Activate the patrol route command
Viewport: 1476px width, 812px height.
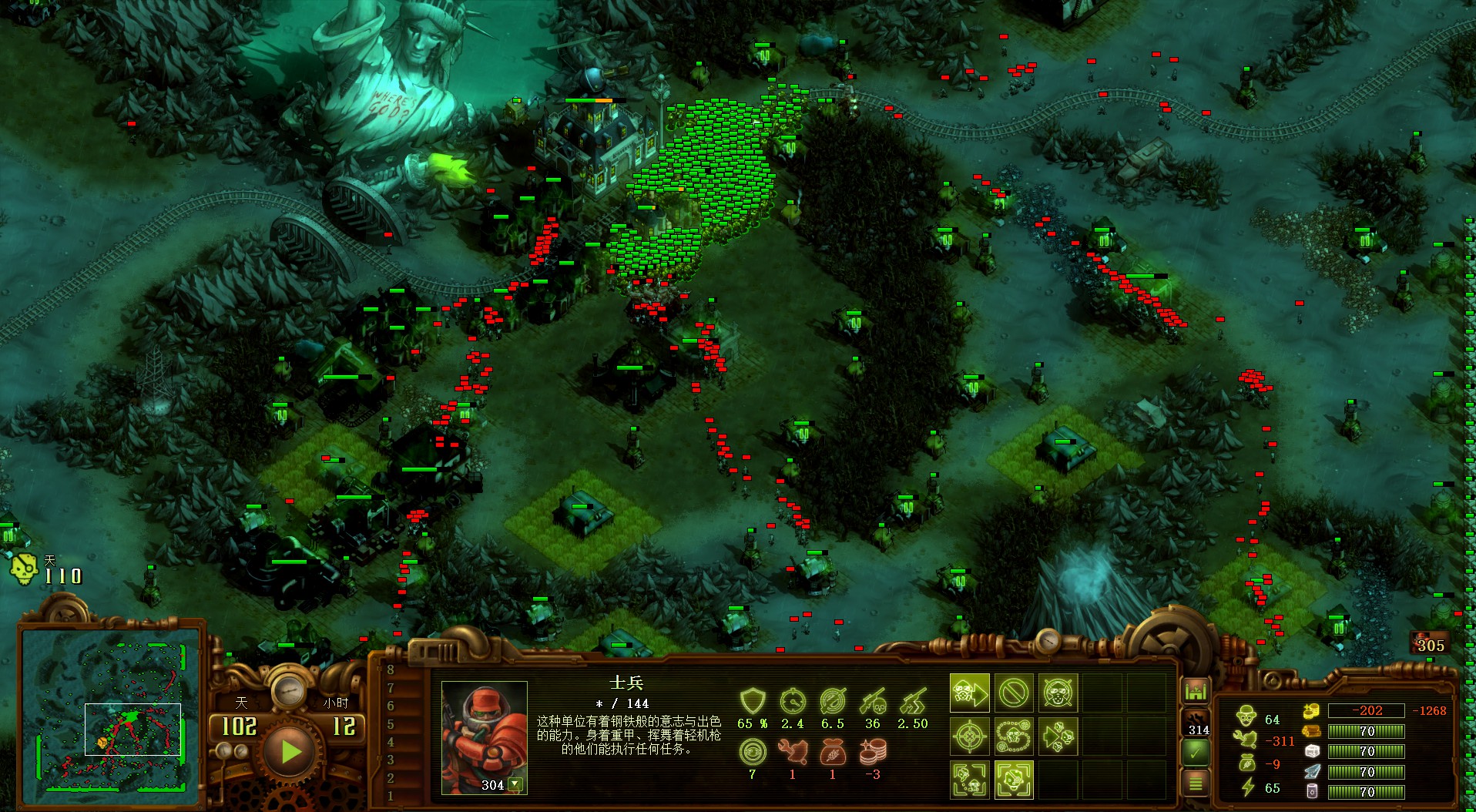click(x=1013, y=737)
